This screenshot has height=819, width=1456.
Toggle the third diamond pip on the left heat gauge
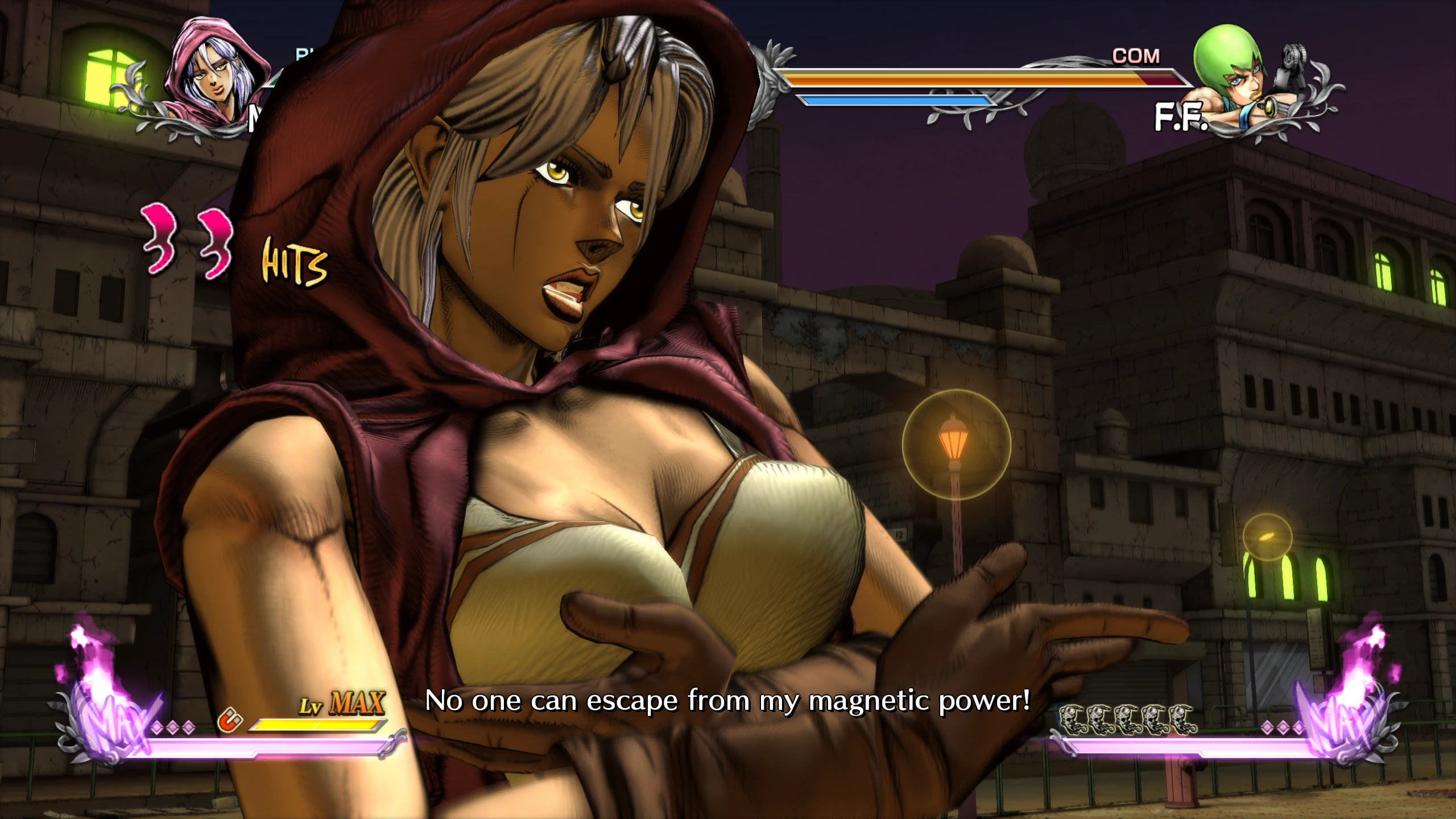pyautogui.click(x=188, y=727)
